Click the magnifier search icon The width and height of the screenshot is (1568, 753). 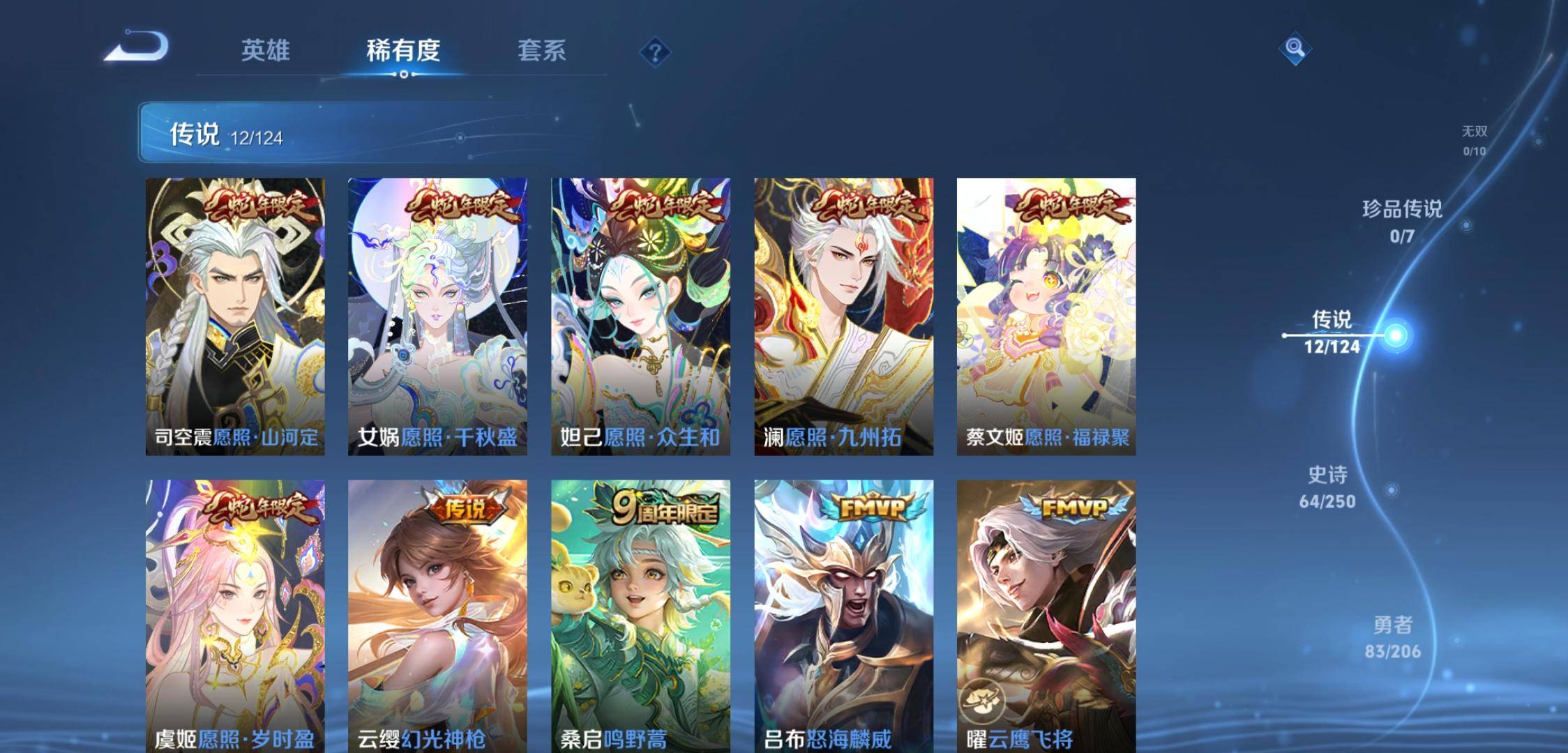(1295, 48)
